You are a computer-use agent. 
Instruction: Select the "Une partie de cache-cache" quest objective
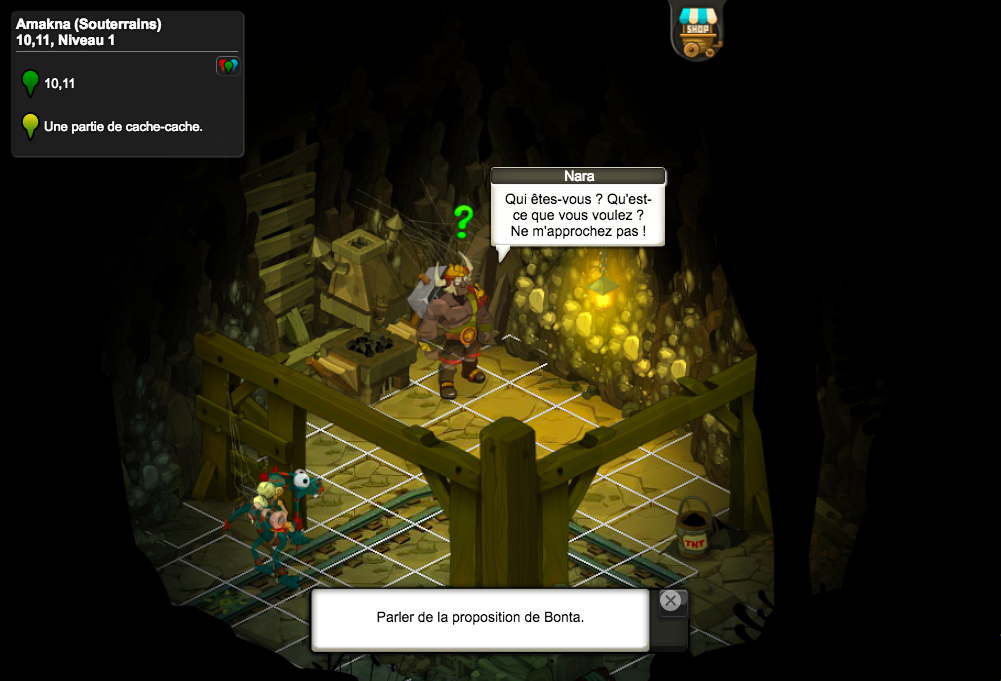[123, 127]
